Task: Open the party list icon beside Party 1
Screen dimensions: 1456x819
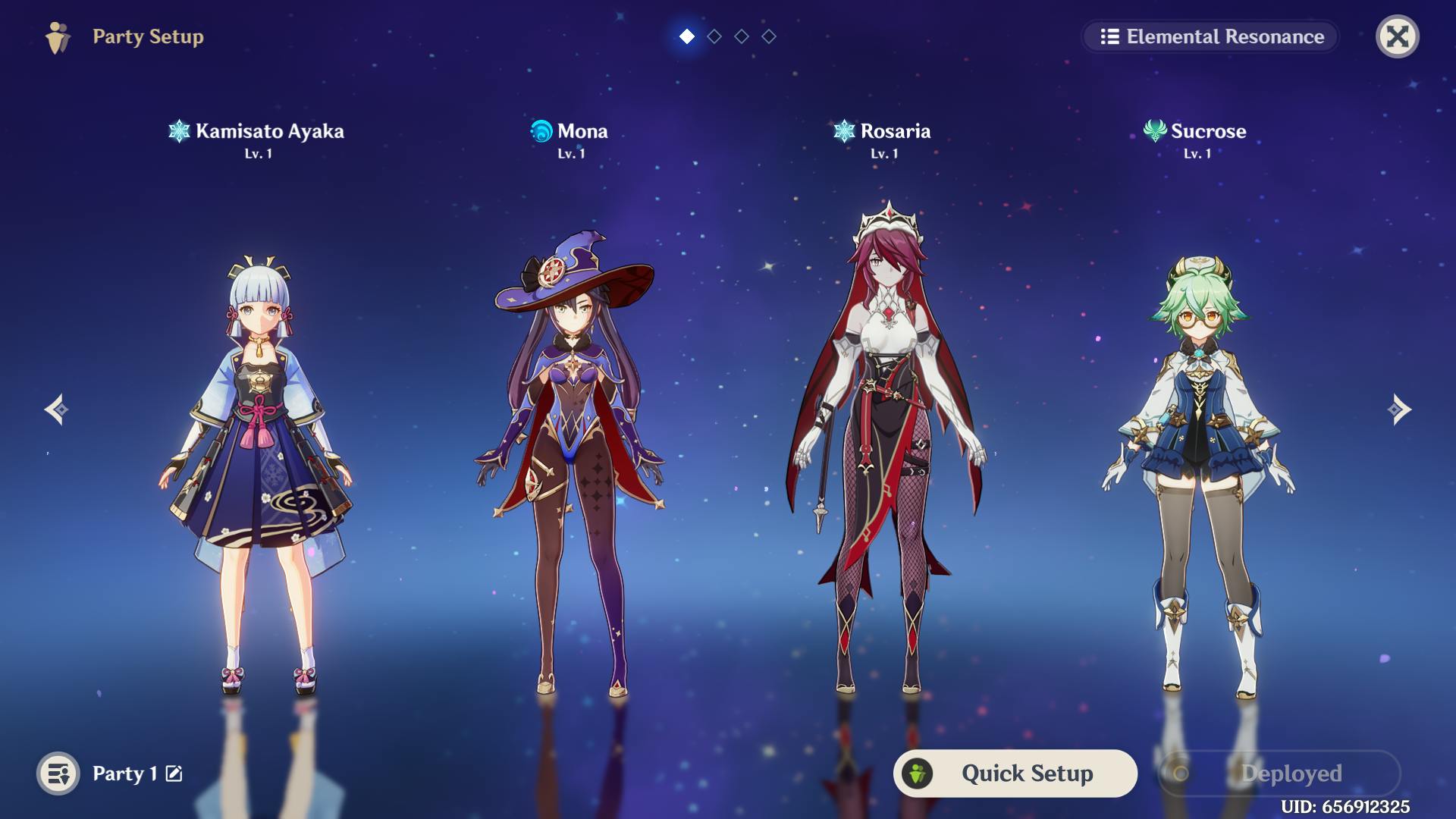Action: [x=58, y=773]
